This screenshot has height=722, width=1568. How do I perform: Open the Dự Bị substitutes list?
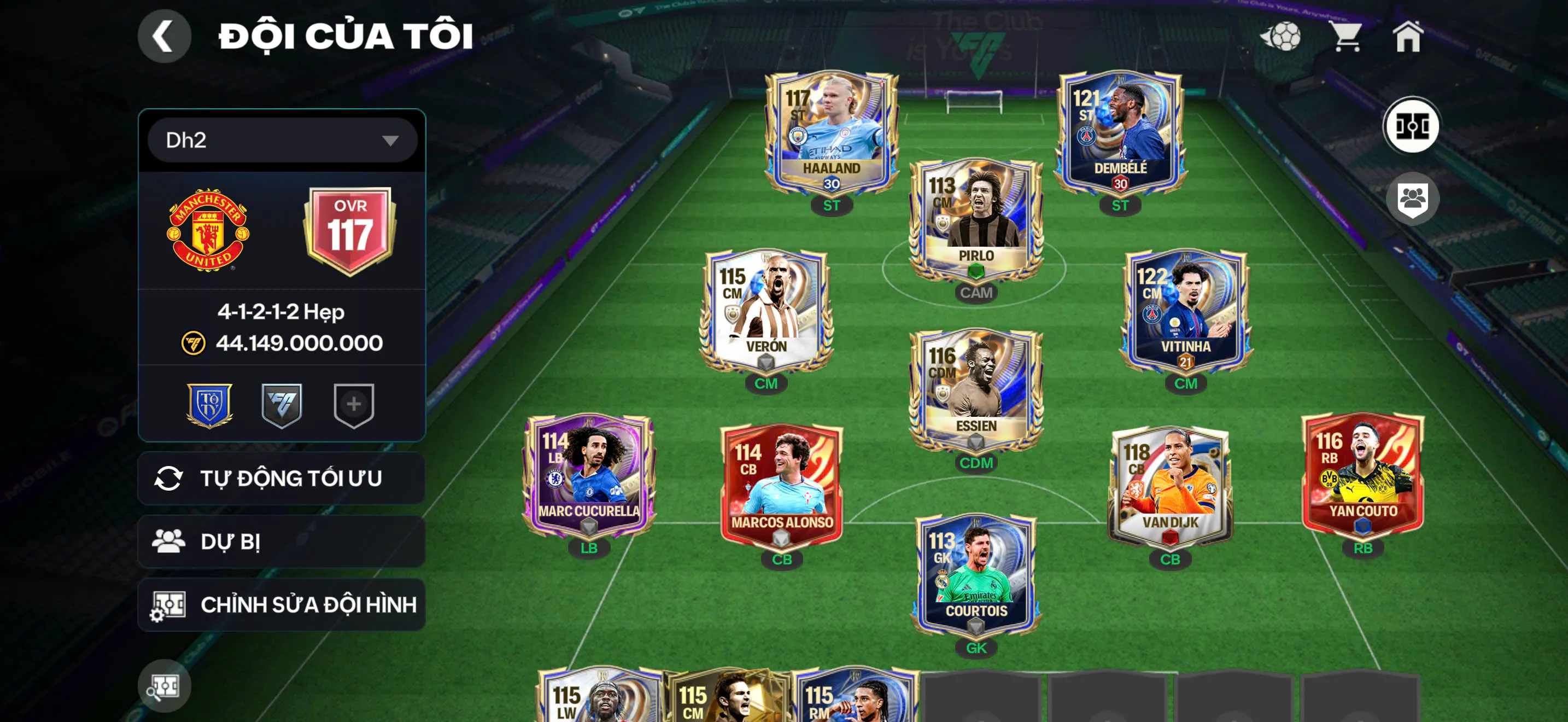tap(282, 542)
